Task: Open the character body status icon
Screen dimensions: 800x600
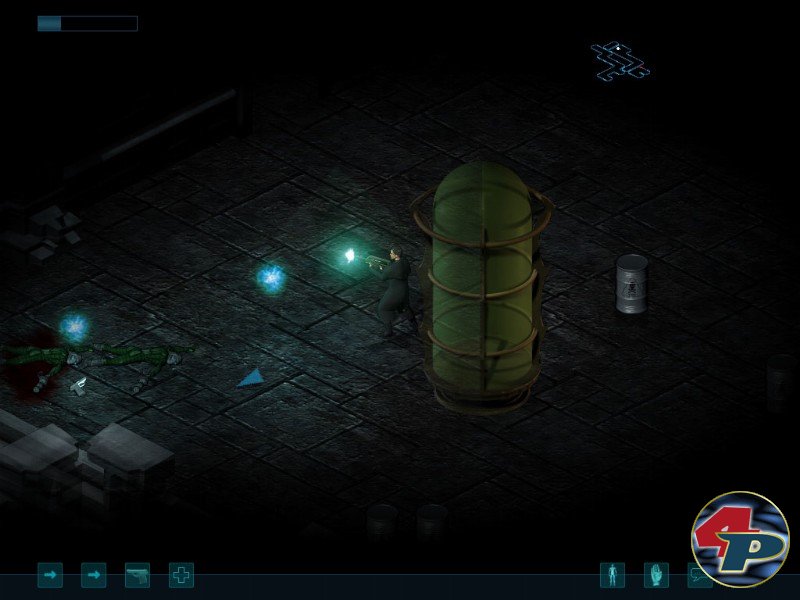Action: [x=612, y=575]
